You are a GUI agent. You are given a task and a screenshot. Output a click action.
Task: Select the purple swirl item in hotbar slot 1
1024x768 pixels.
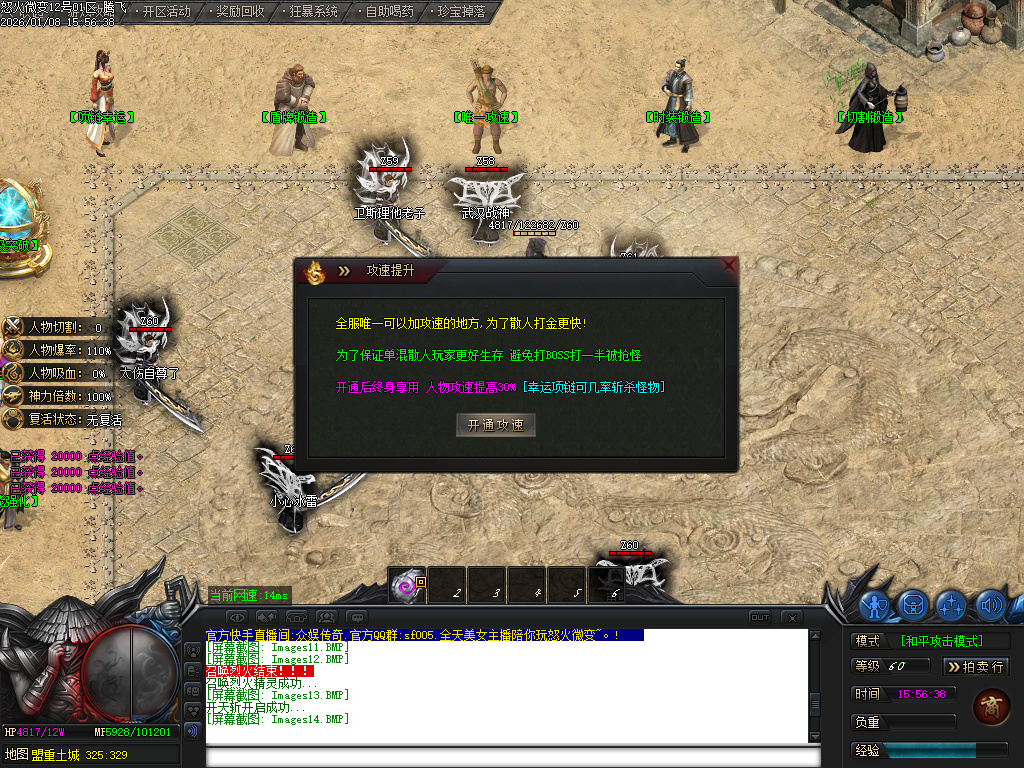click(408, 586)
